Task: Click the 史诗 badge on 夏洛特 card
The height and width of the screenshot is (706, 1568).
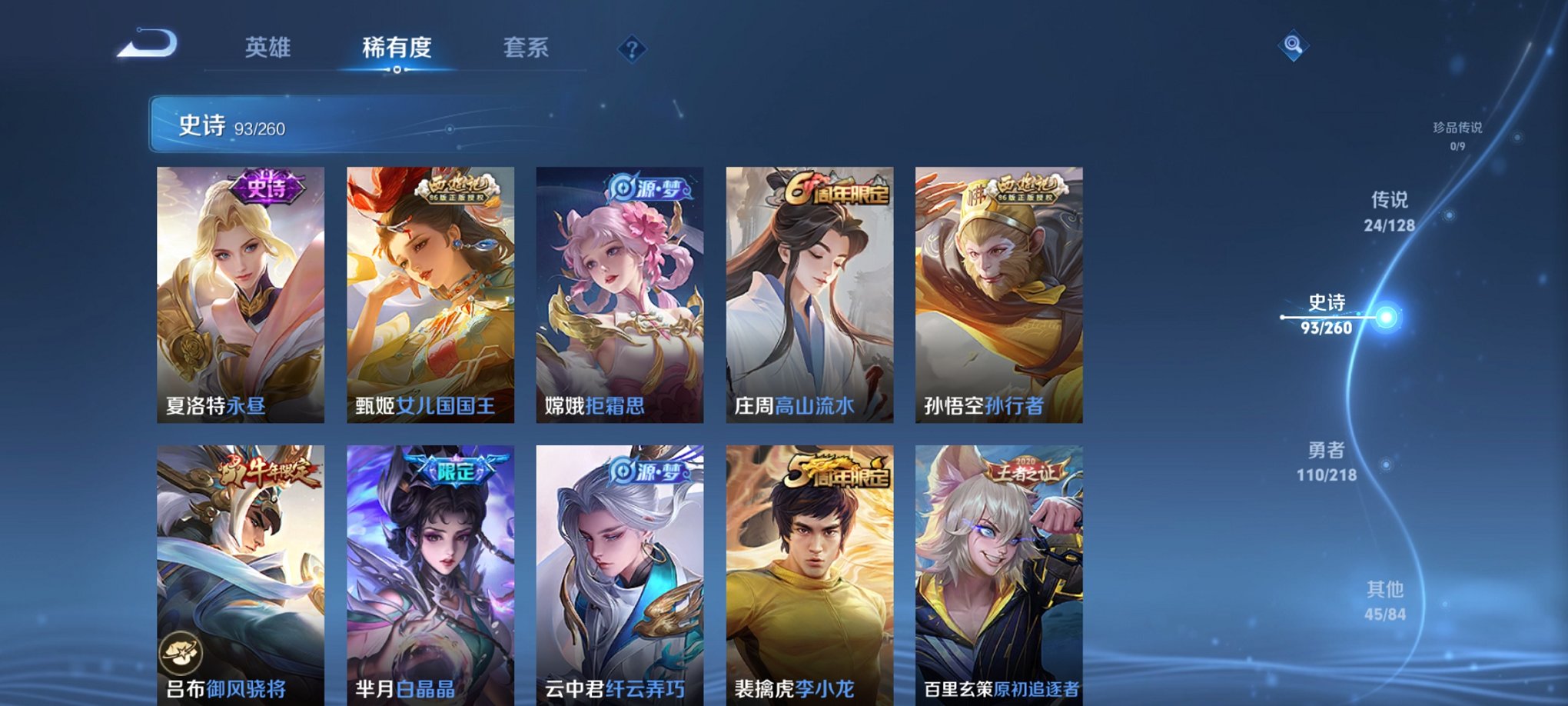Action: 265,186
